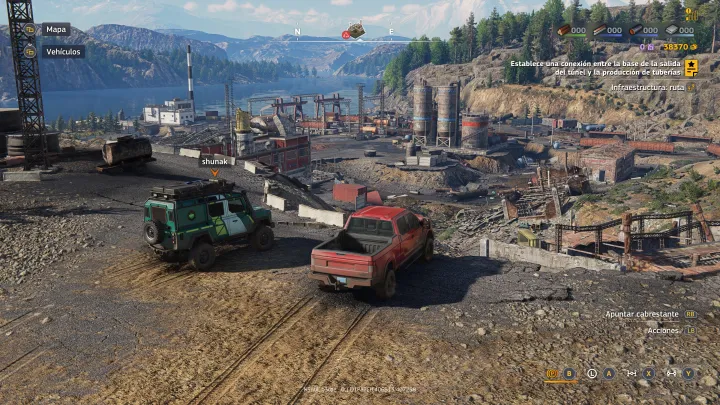
Task: Toggle the all-wheel drive icon
Action: point(670,373)
